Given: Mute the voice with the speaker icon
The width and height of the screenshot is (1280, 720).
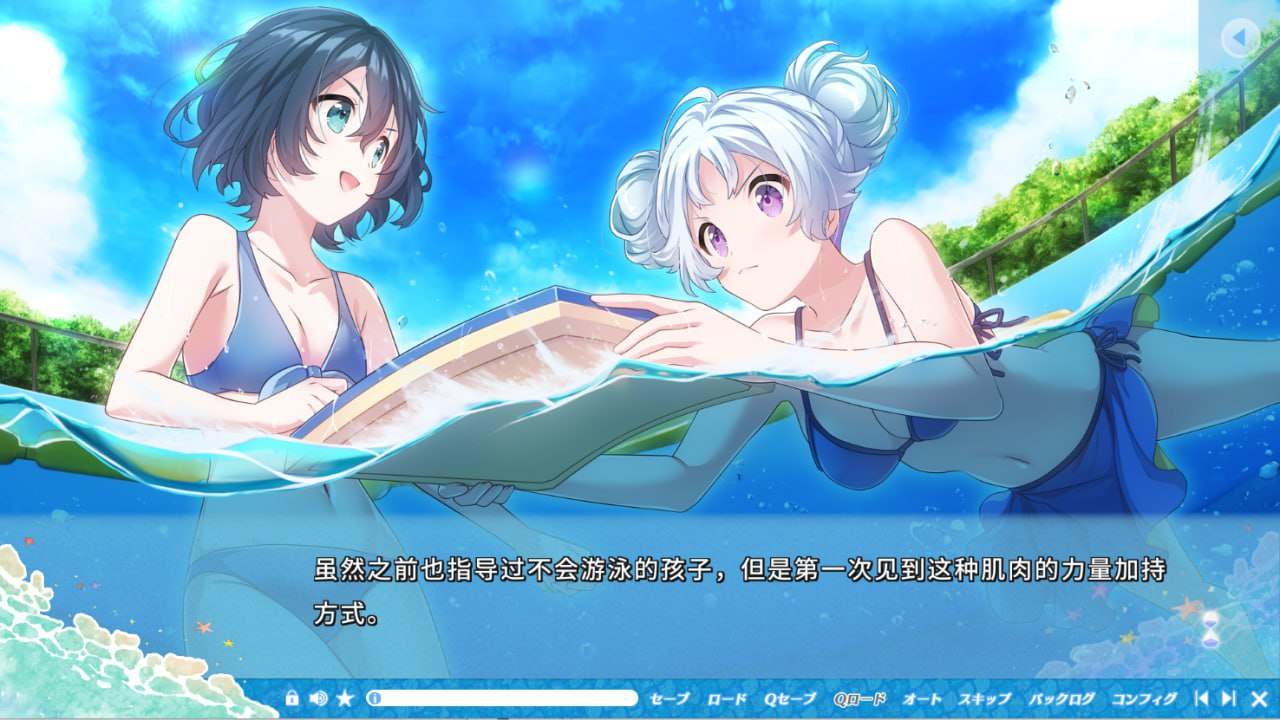Looking at the screenshot, I should coord(318,698).
